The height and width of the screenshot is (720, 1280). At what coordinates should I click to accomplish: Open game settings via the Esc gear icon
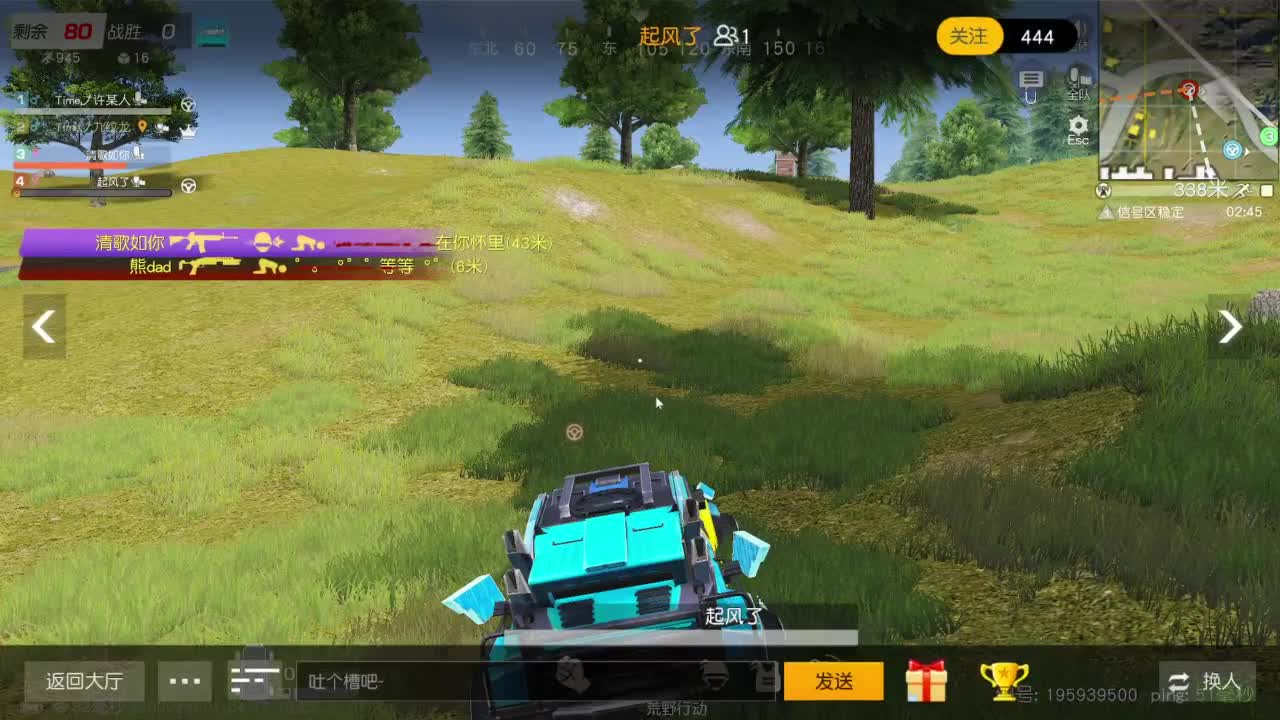(x=1077, y=124)
